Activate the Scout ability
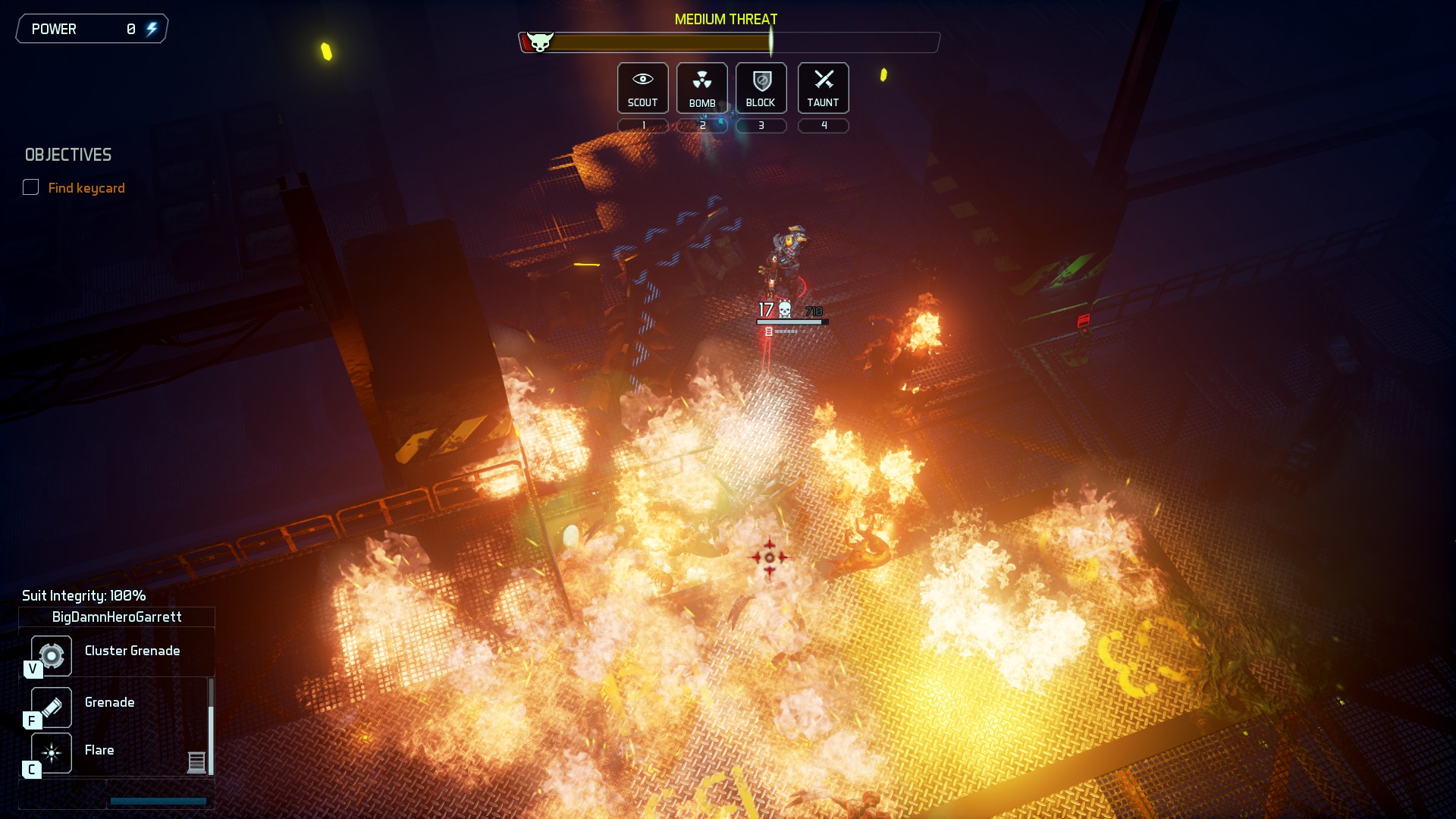1456x819 pixels. point(642,88)
